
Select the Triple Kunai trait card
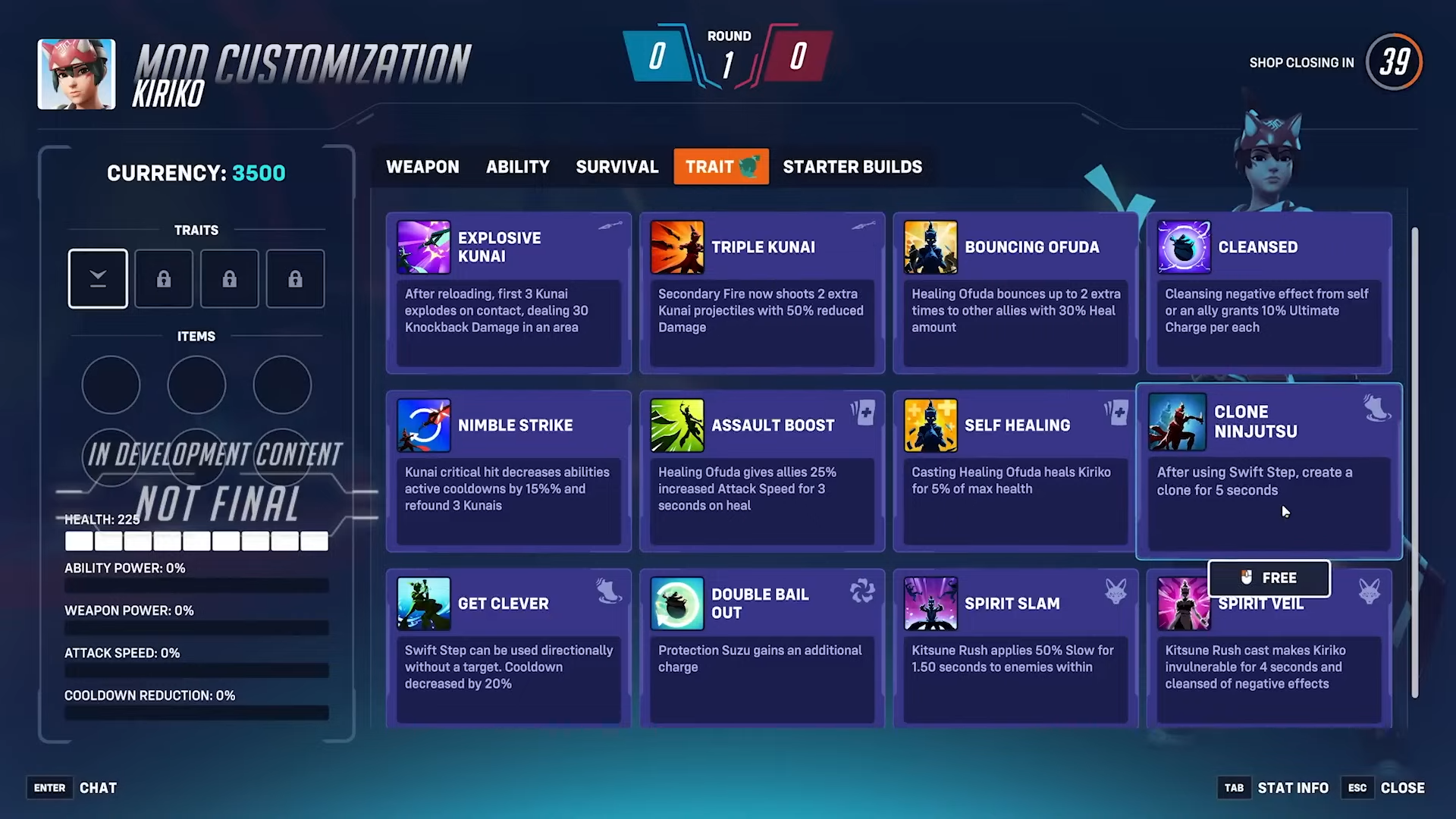(761, 293)
